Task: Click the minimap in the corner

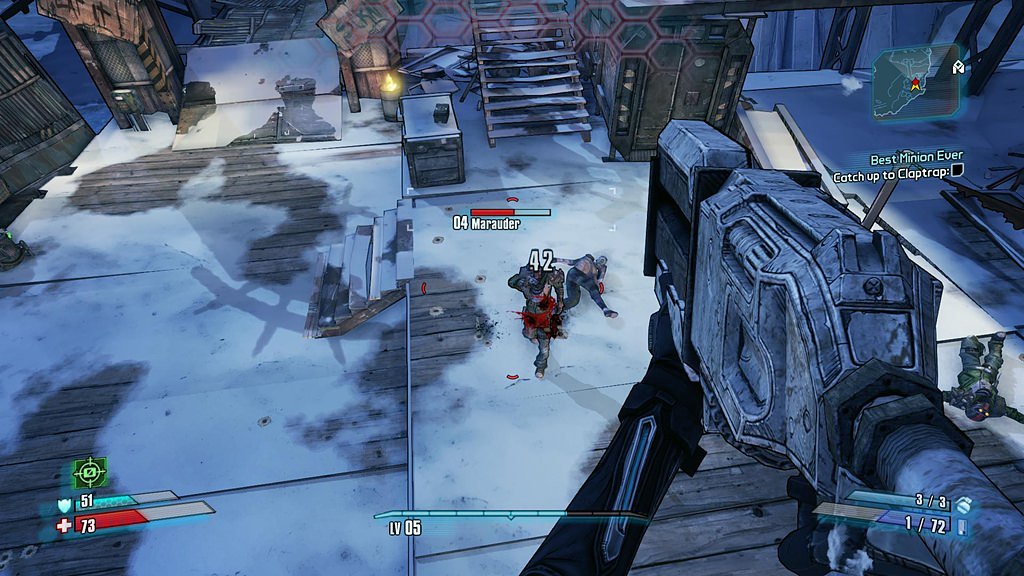Action: [x=915, y=82]
